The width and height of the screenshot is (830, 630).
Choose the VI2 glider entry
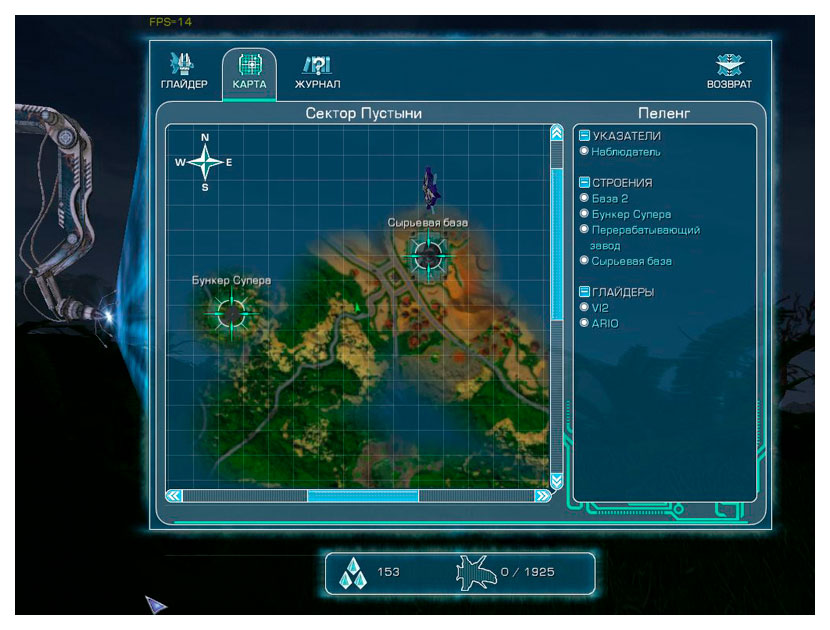click(600, 307)
